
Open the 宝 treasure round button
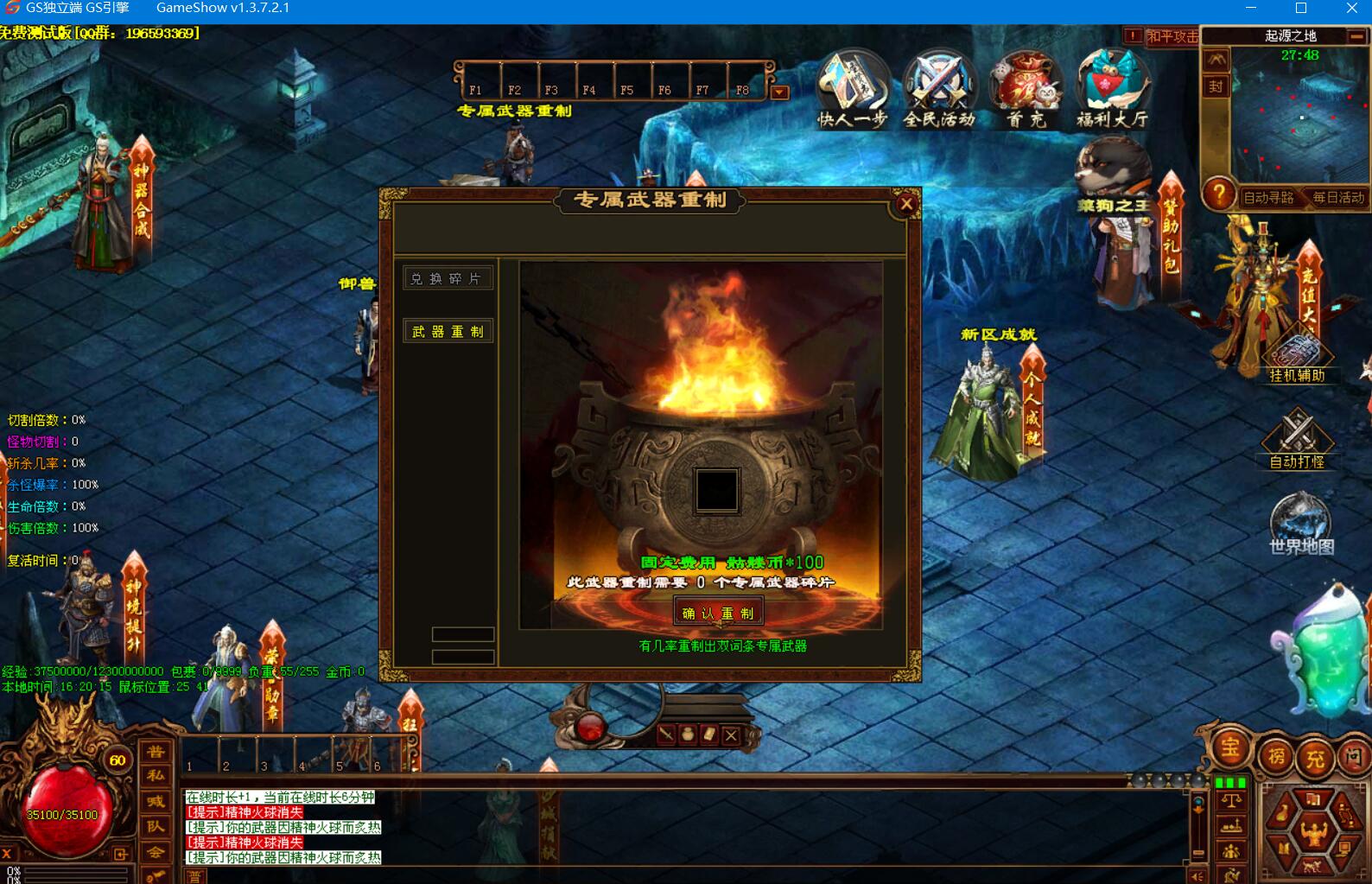coord(1229,748)
